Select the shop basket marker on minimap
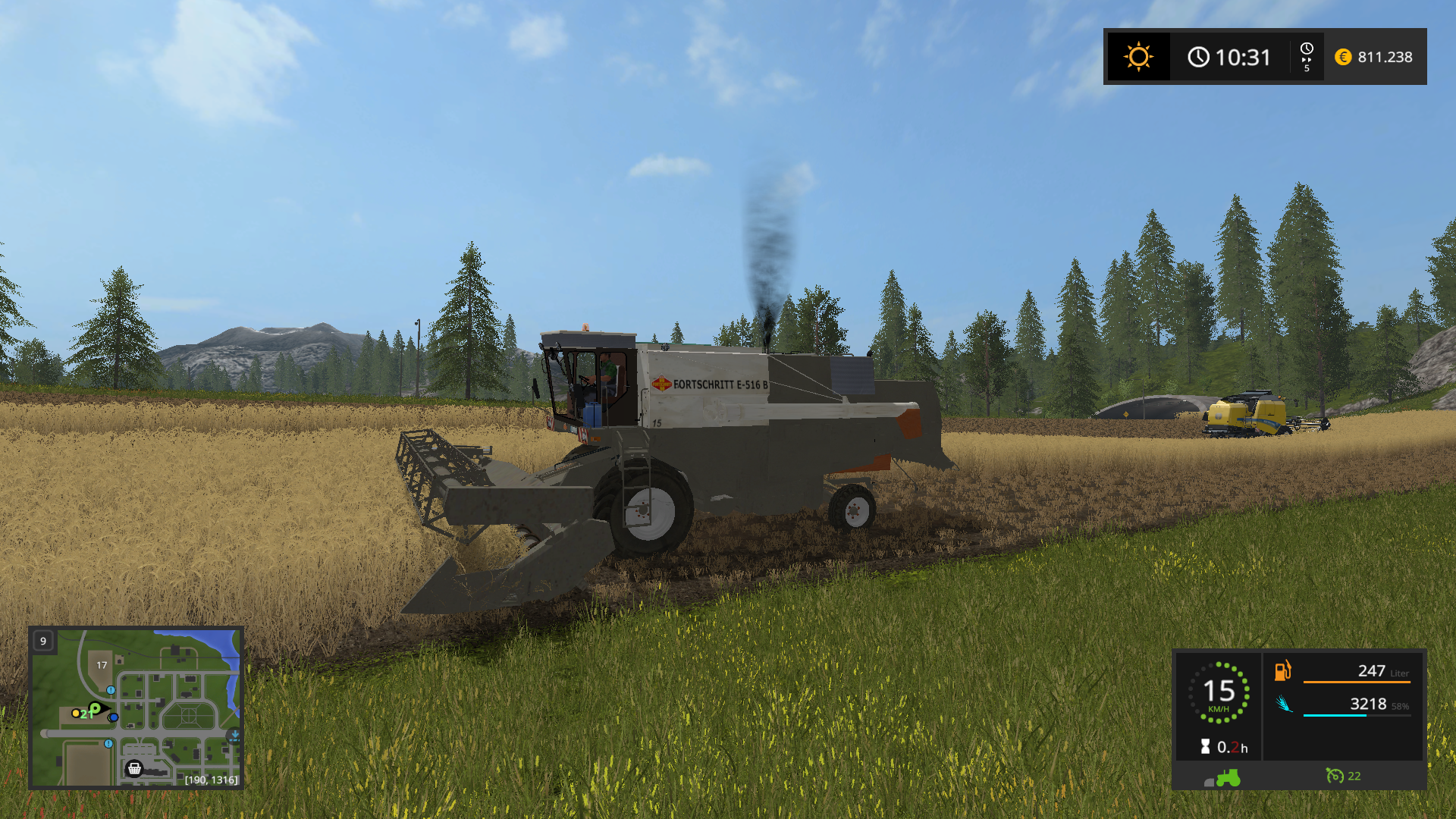 tap(134, 768)
